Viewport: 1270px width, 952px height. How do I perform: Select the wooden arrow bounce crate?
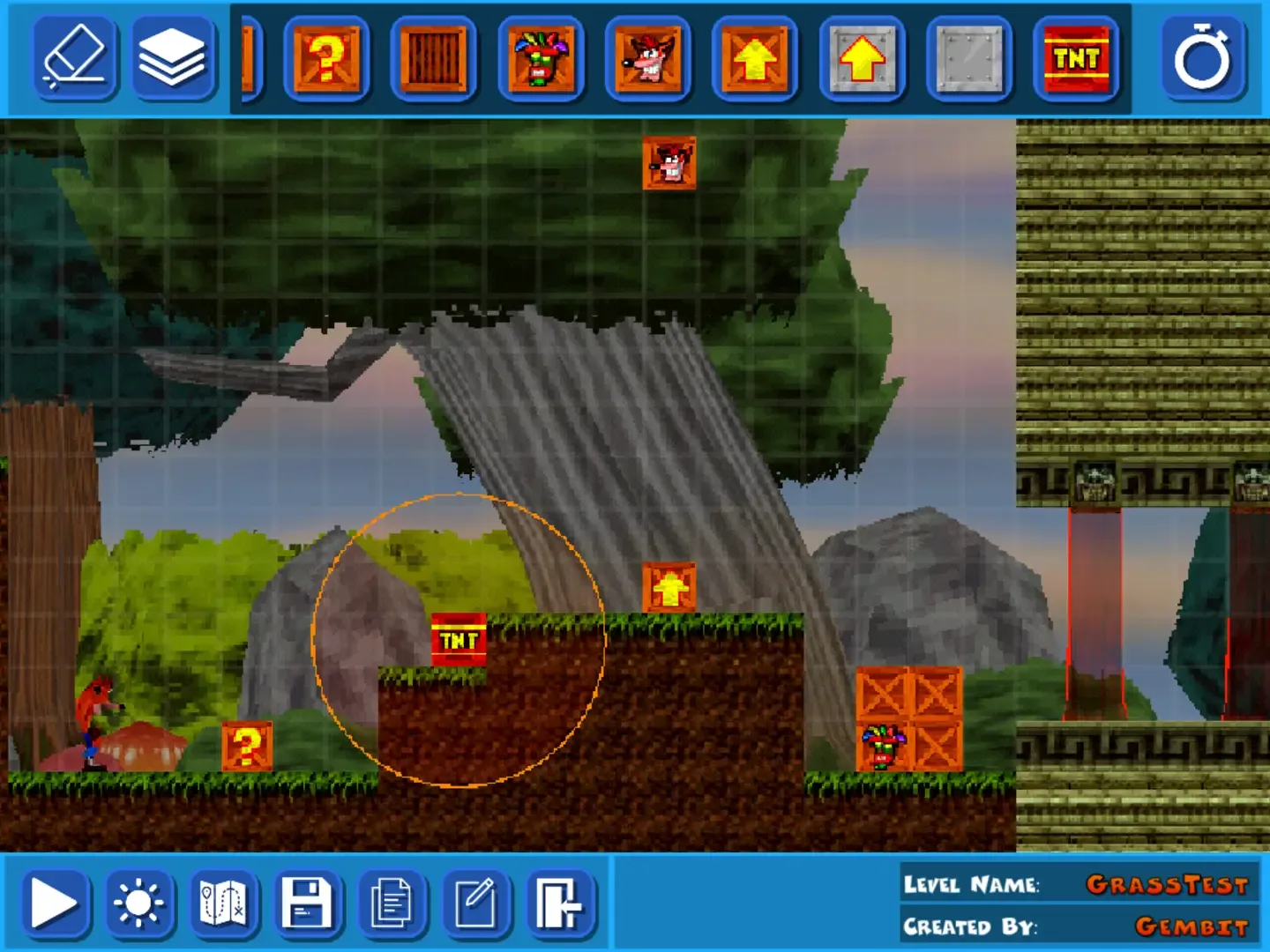pos(755,62)
